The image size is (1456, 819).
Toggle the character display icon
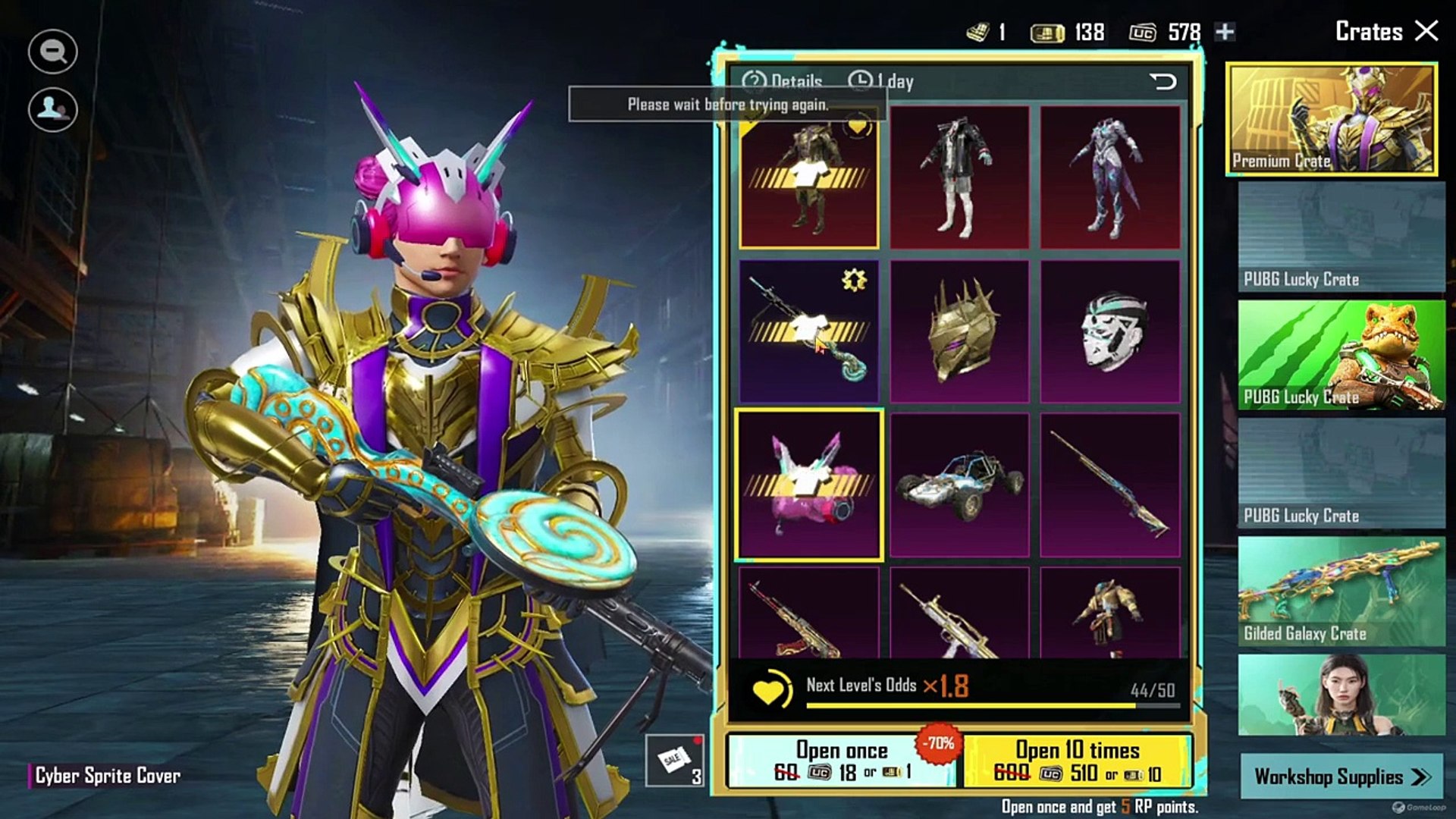point(52,109)
